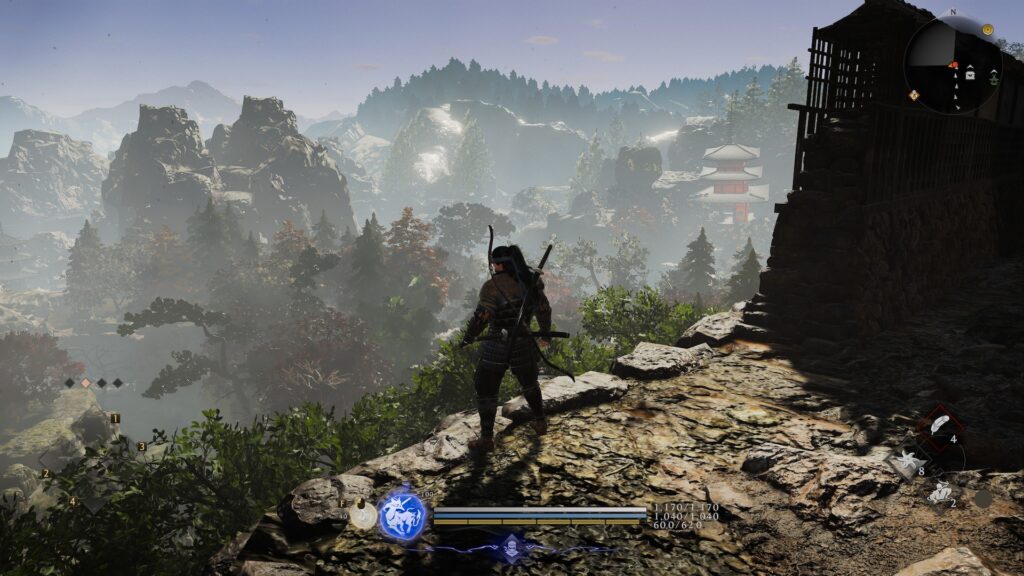Viewport: 1024px width, 576px height.
Task: Click the highlighted pink diamond page indicator
Action: pos(85,382)
